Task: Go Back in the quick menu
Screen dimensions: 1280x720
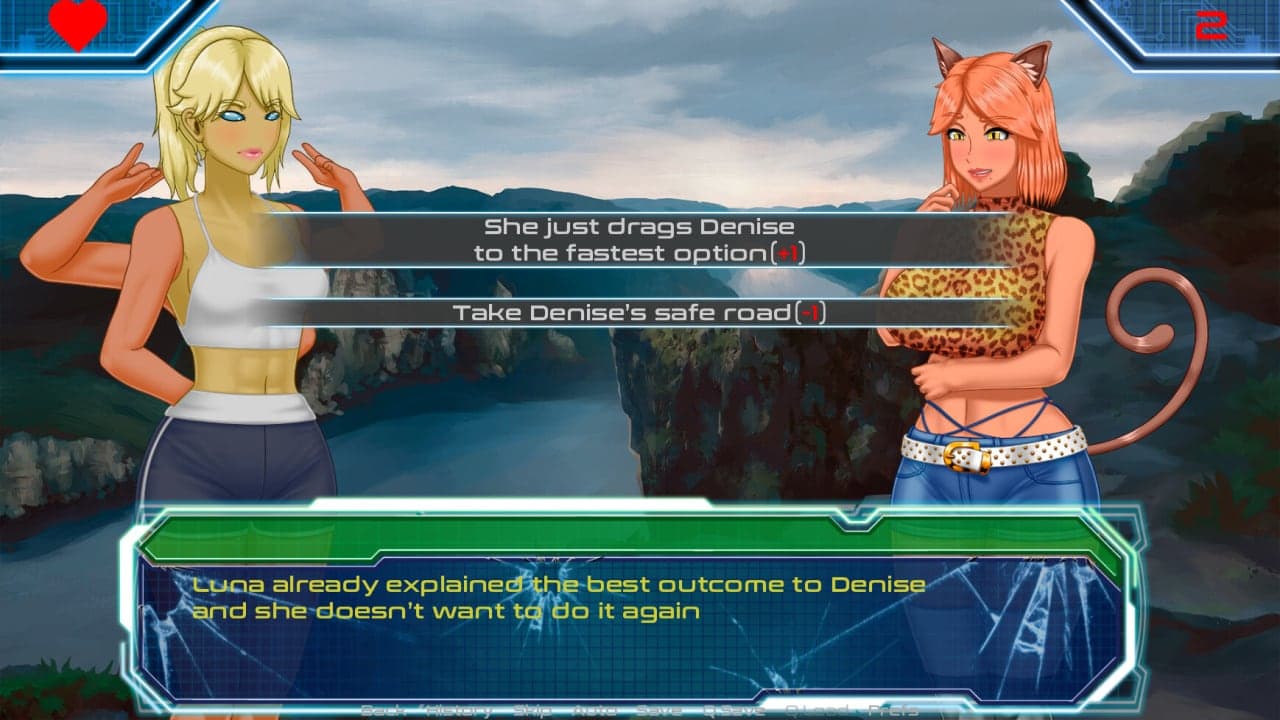Action: tap(382, 710)
